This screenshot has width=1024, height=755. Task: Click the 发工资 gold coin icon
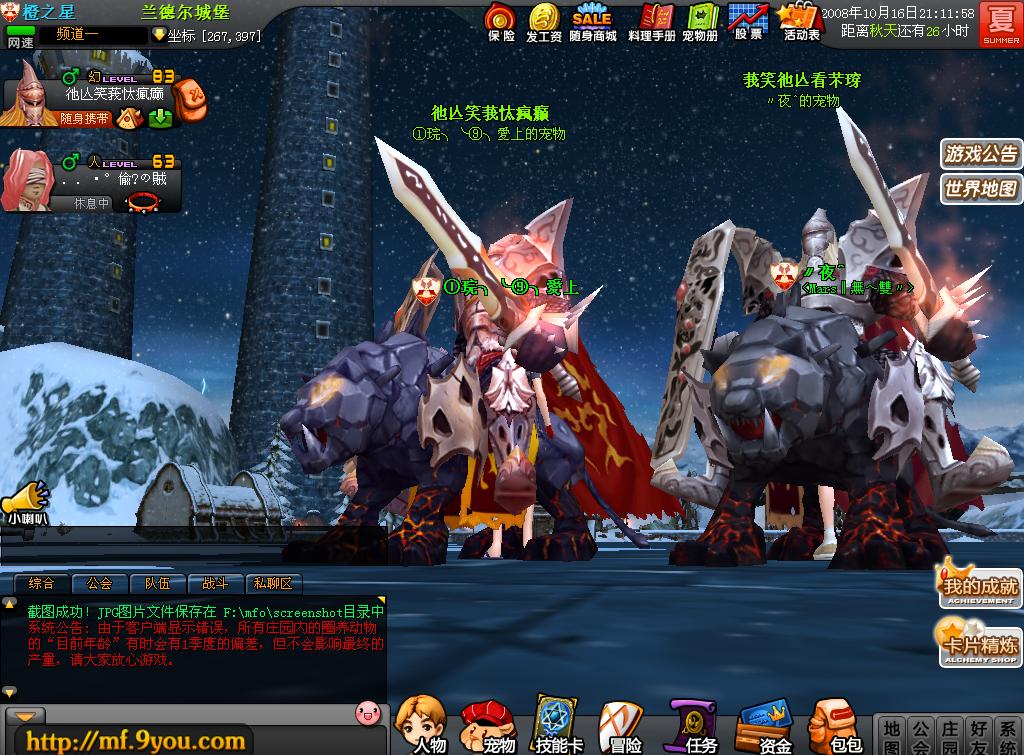tap(543, 20)
